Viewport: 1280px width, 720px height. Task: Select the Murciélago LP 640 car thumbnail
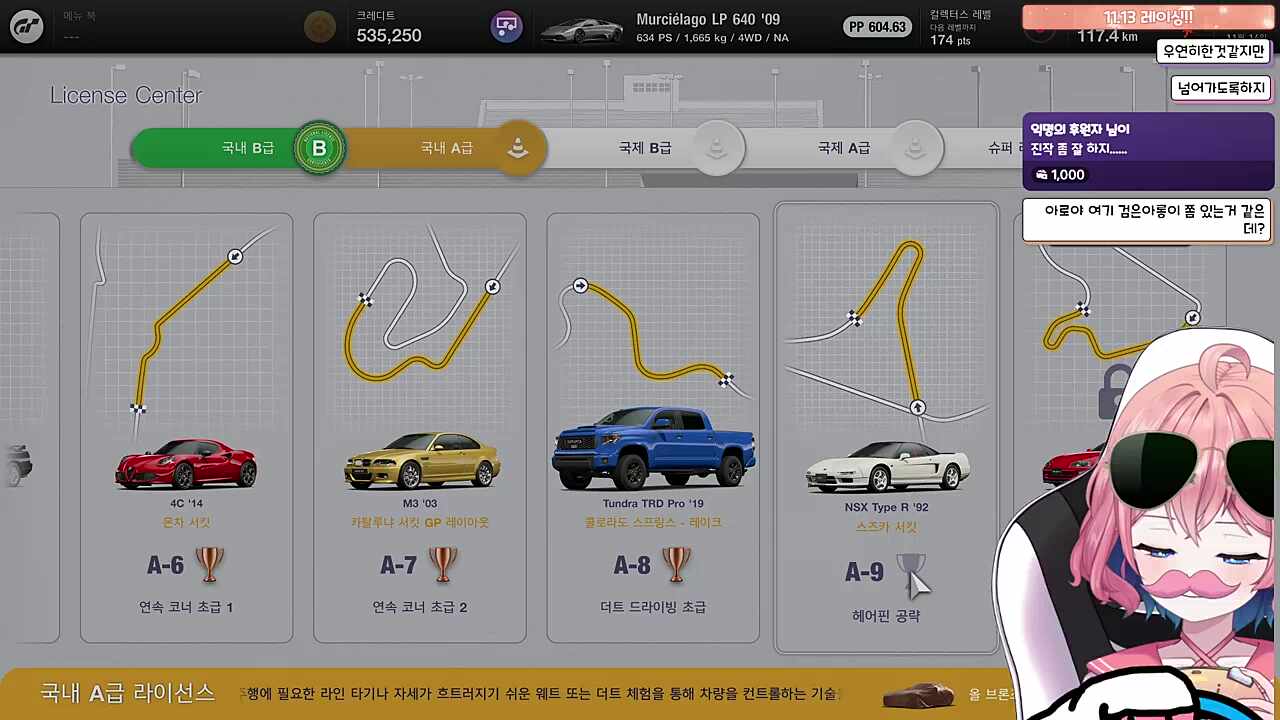[583, 27]
